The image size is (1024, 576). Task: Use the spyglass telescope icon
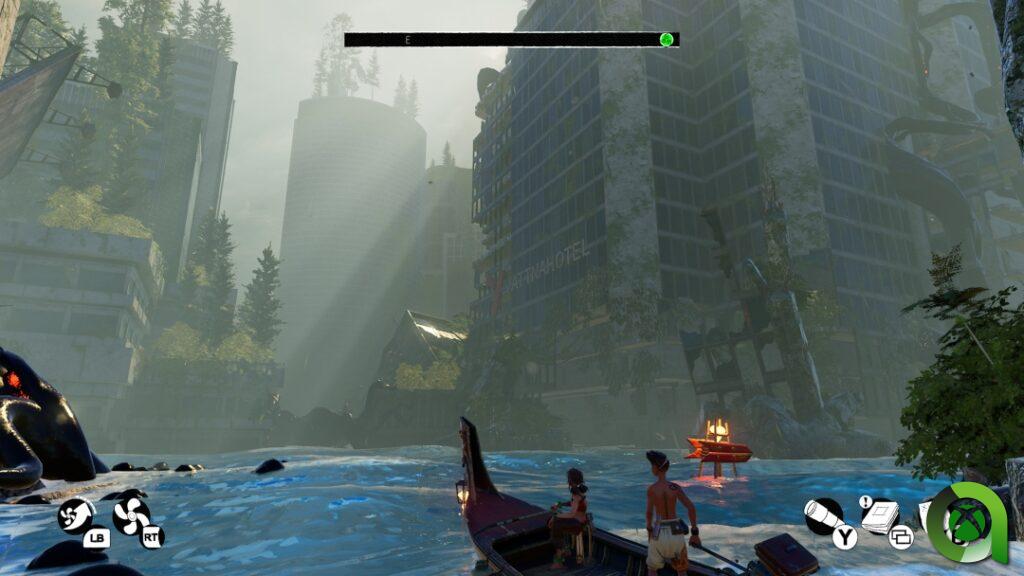click(823, 515)
